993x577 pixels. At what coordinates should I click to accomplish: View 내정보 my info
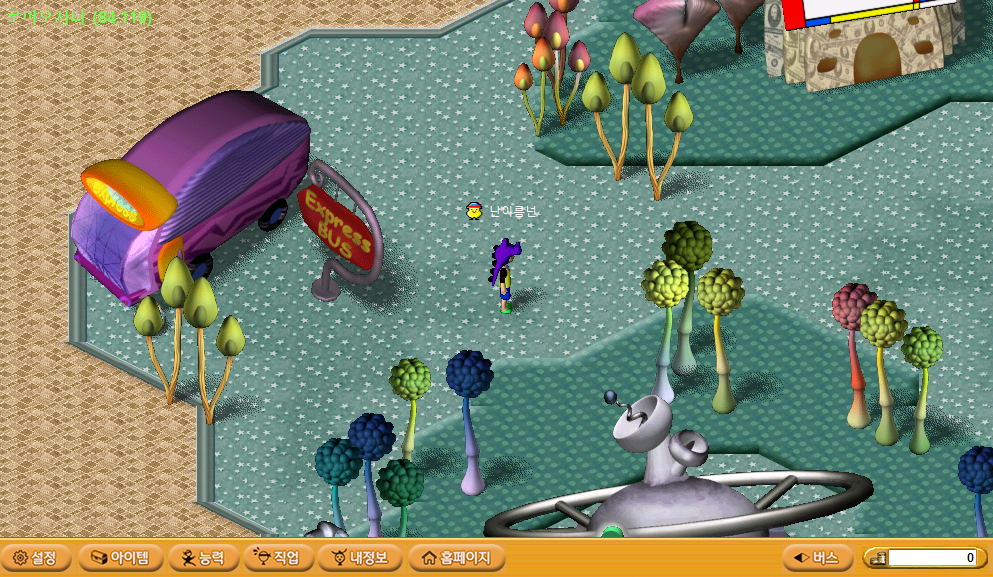click(360, 557)
